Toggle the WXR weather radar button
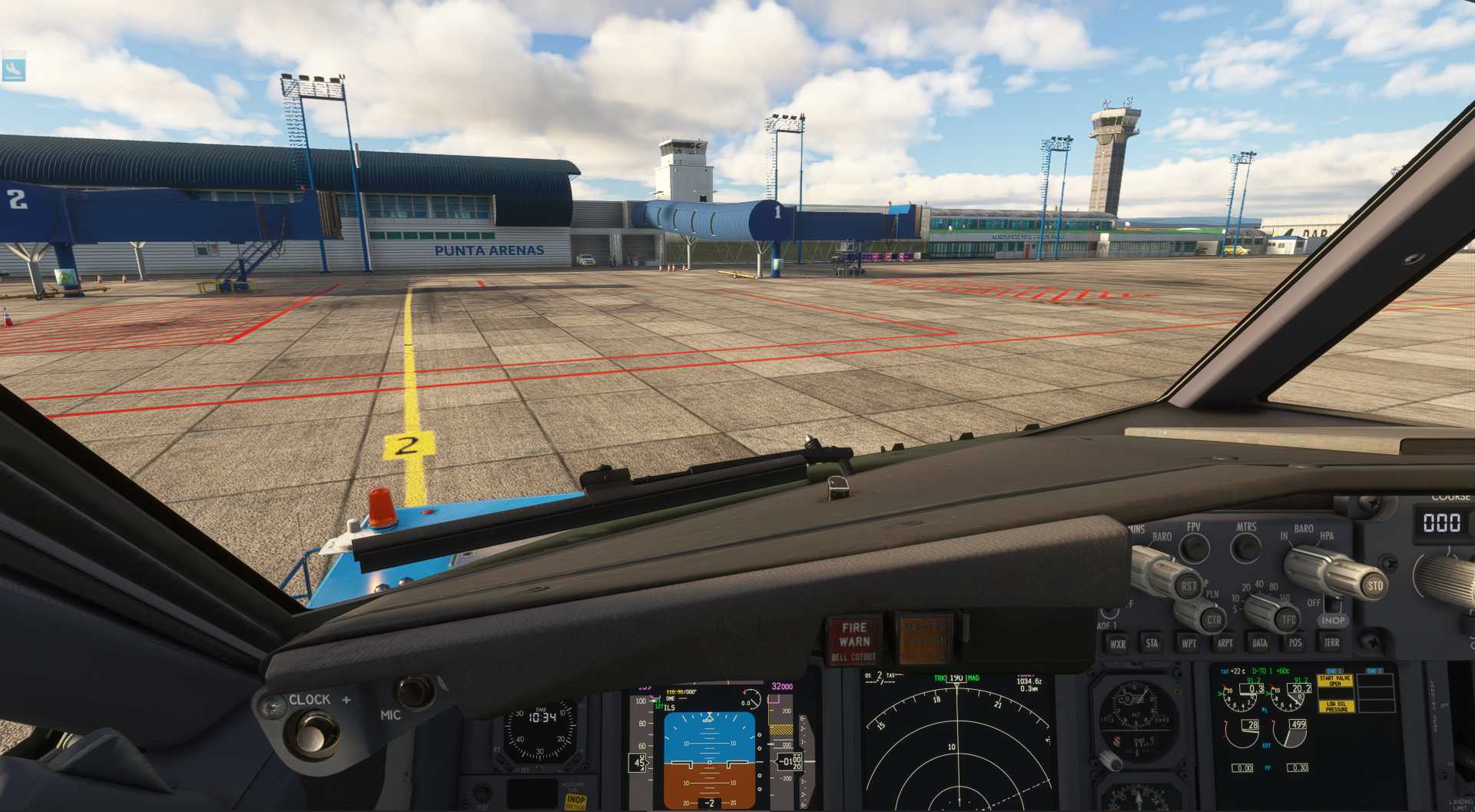The height and width of the screenshot is (812, 1475). point(1117,644)
